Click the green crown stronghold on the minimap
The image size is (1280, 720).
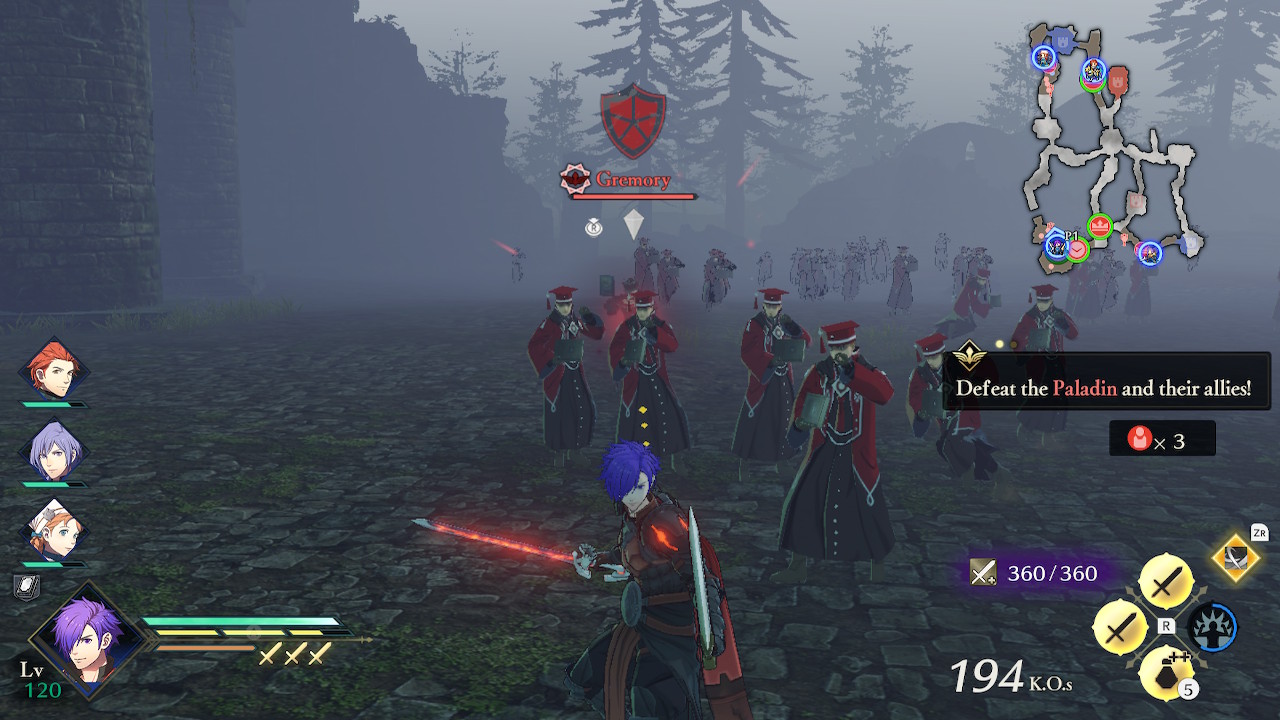(1100, 224)
